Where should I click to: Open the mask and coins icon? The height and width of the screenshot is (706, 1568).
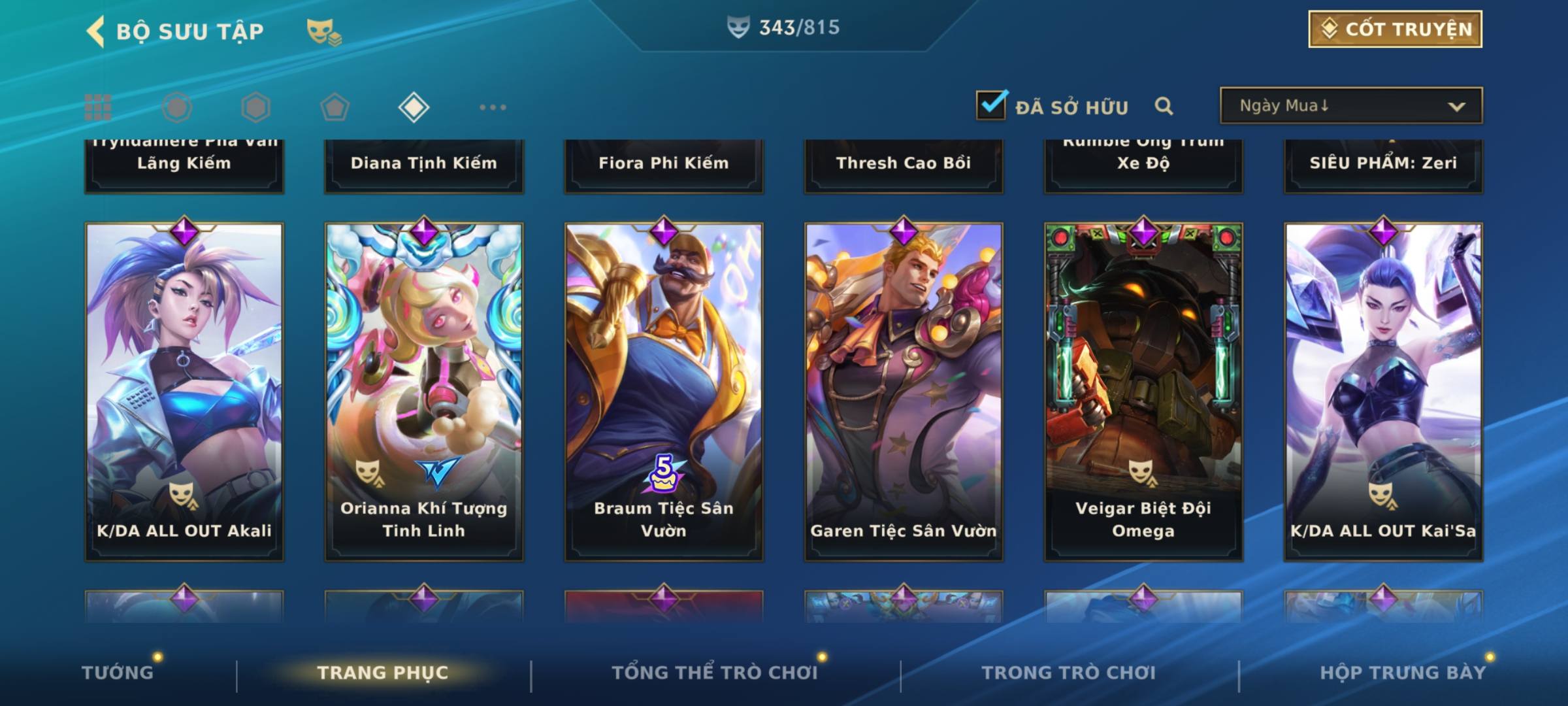coord(324,31)
